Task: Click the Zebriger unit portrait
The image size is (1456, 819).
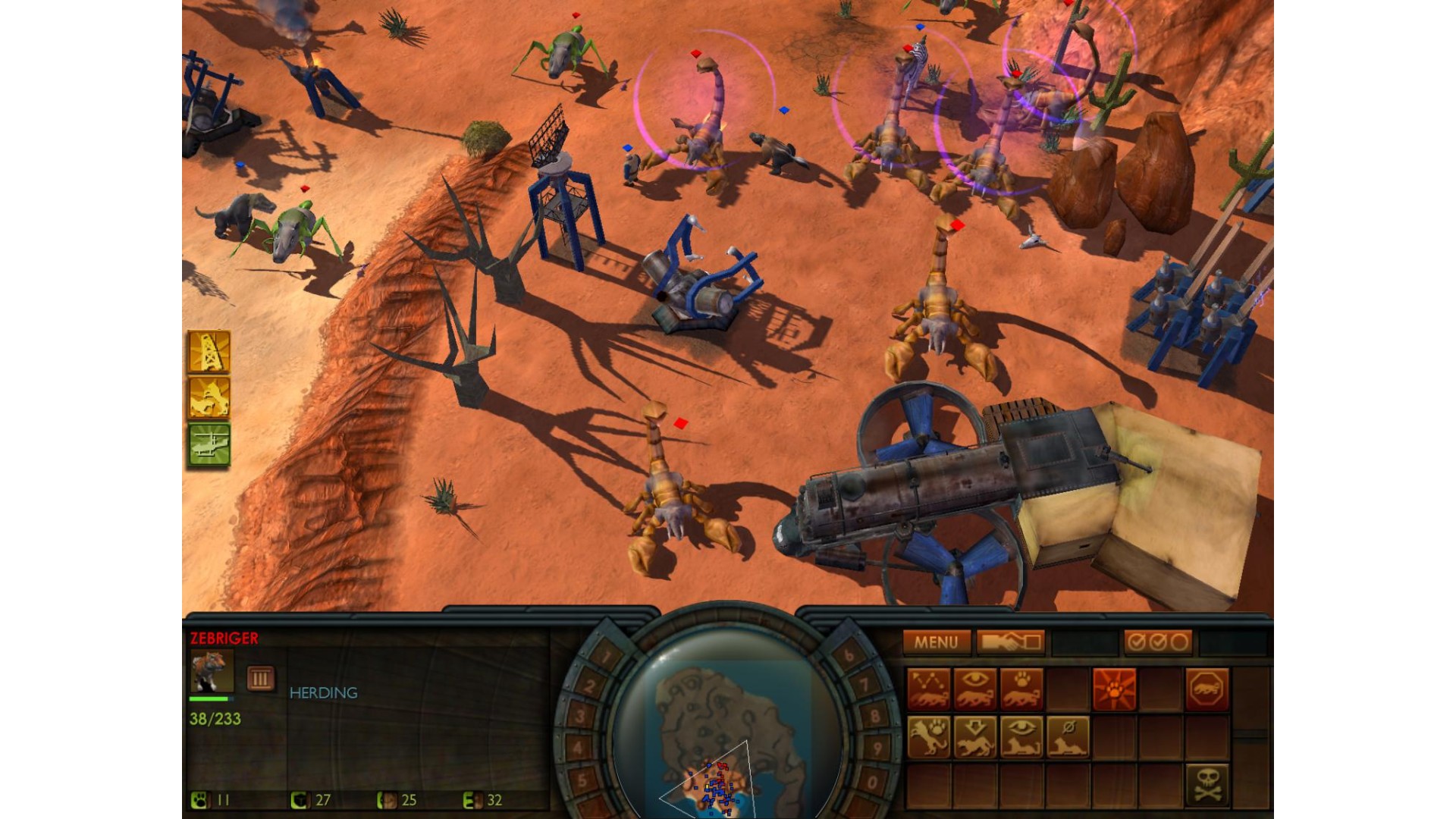Action: coord(211,671)
